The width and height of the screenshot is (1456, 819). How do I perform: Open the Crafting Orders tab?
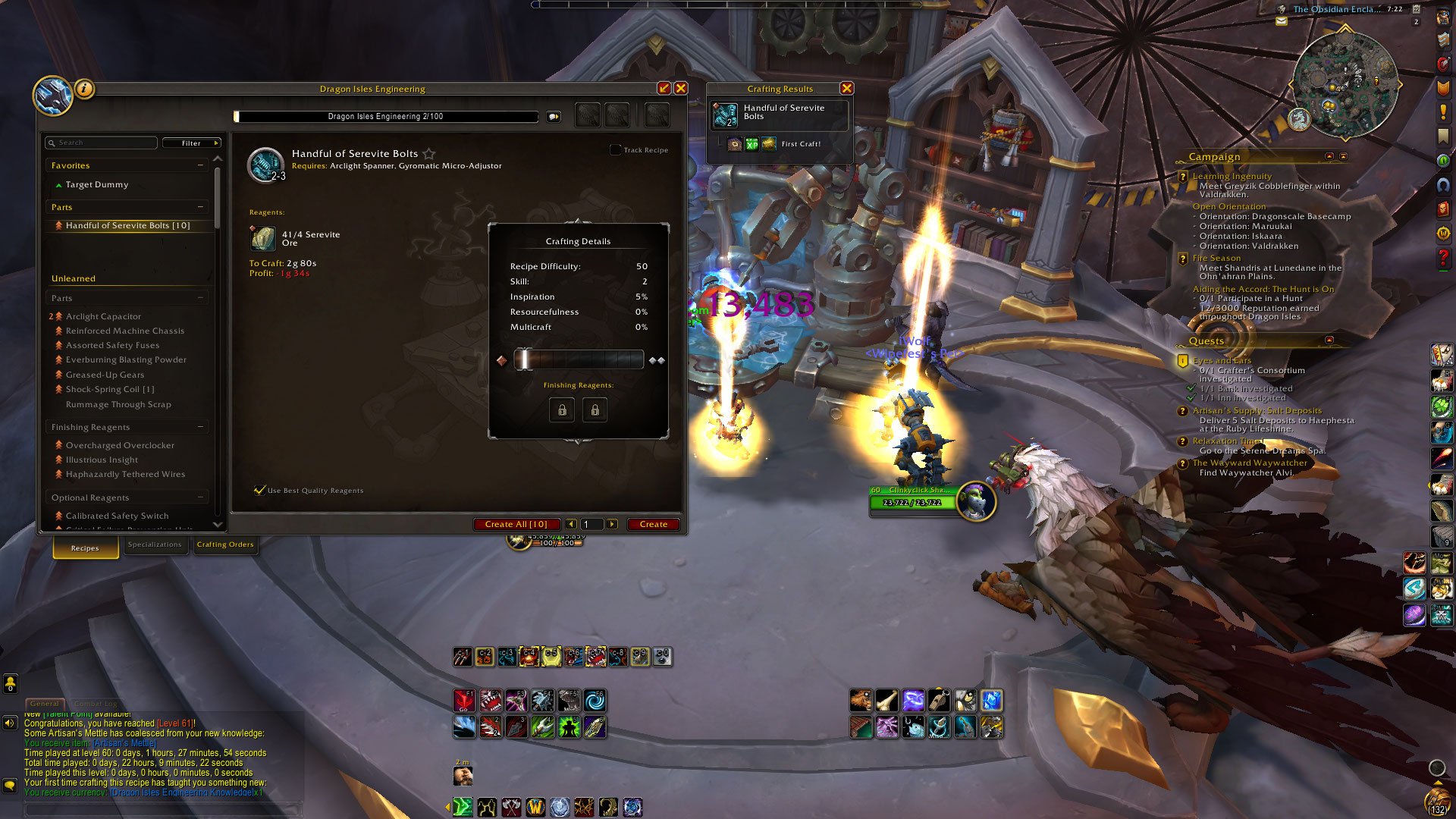[x=225, y=544]
